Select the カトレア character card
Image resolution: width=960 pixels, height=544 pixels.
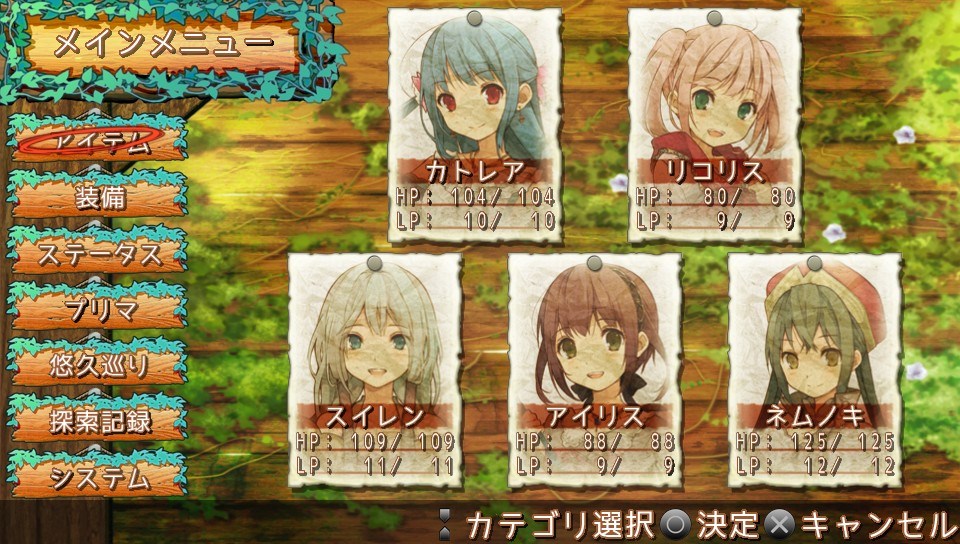[475, 125]
